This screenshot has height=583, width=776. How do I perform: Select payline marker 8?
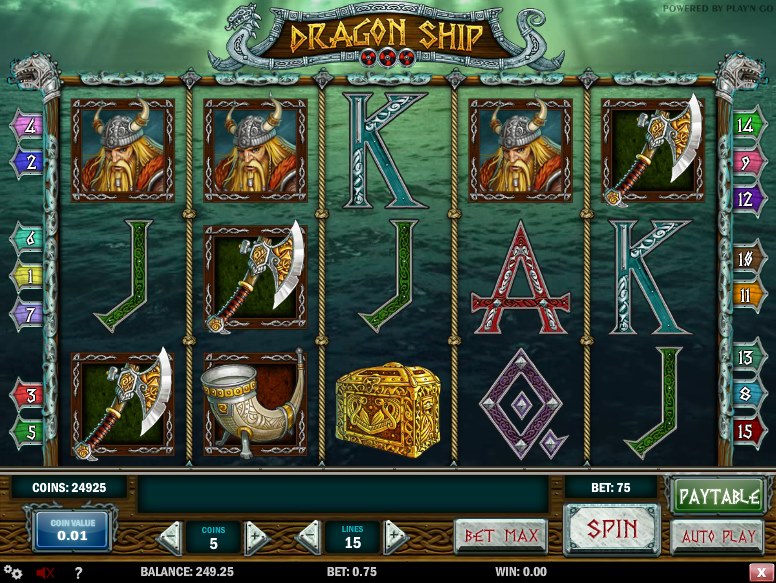[x=745, y=393]
